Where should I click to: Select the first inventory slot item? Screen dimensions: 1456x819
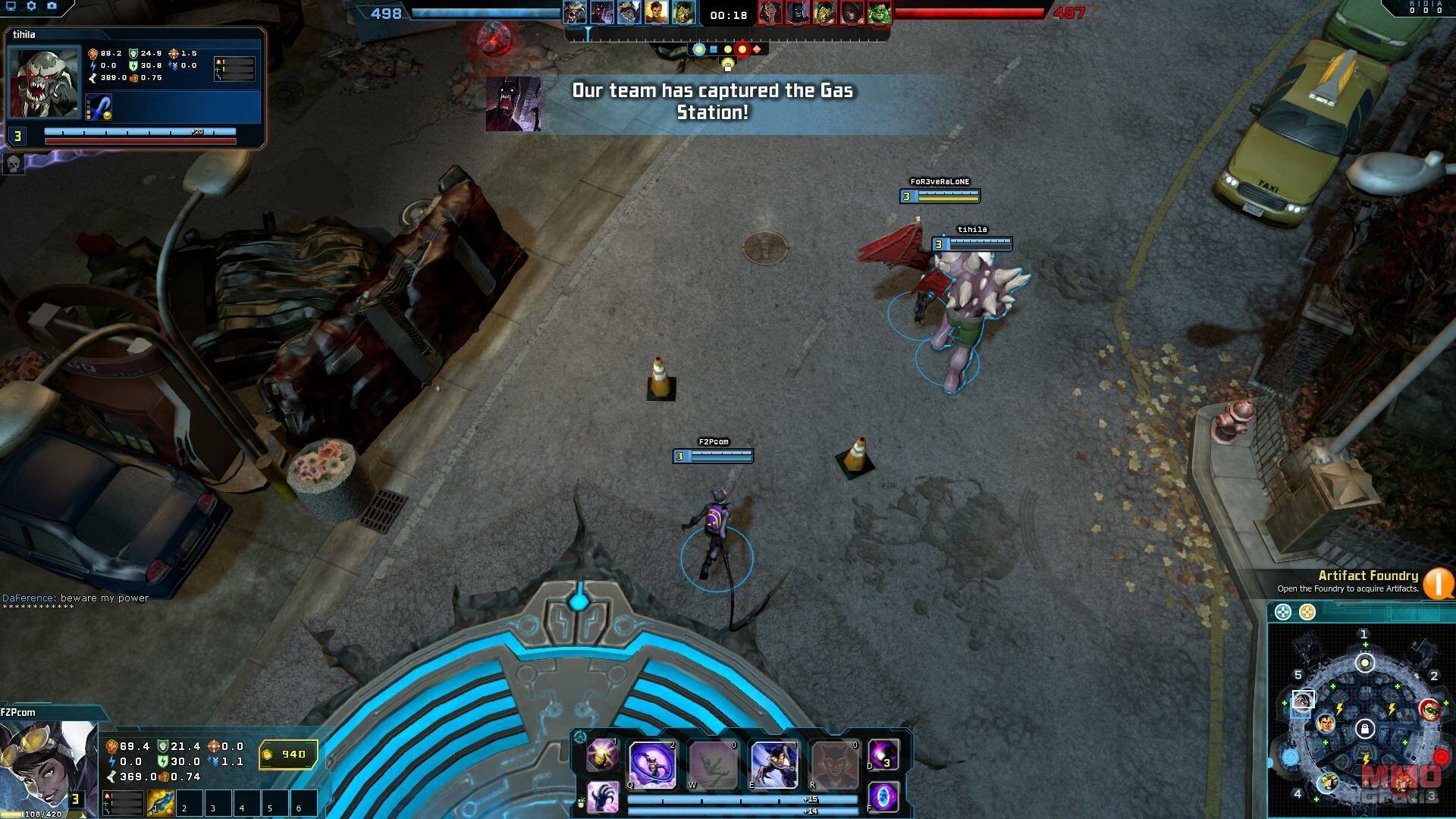(160, 803)
